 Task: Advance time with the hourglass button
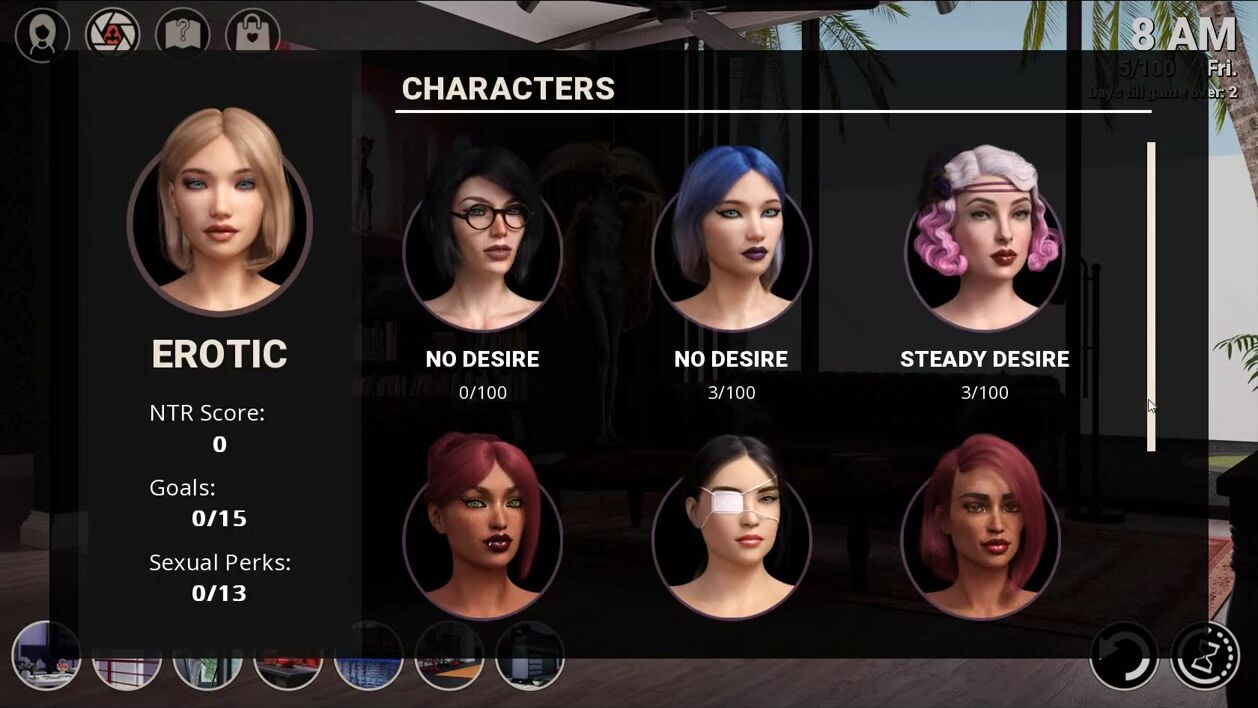click(x=1205, y=656)
